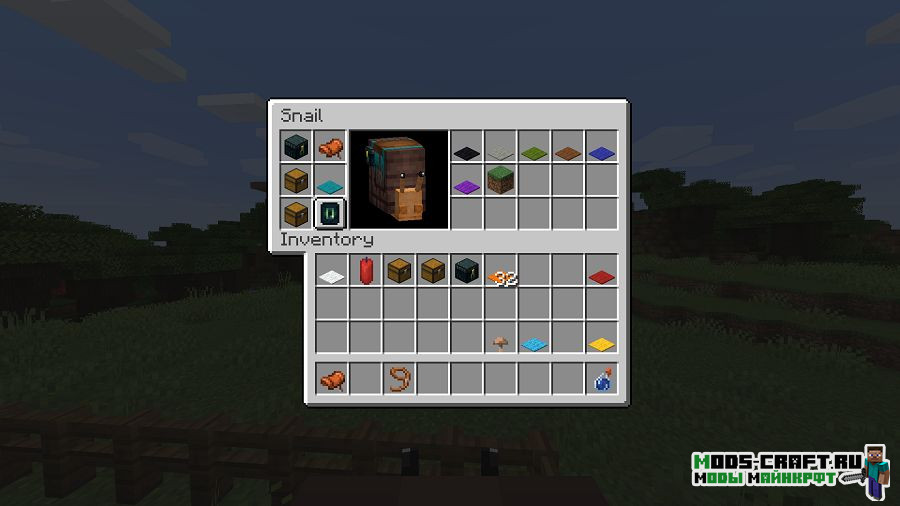Take the black carpet from the snail's storage
Viewport: 900px width, 506px height.
pyautogui.click(x=467, y=153)
